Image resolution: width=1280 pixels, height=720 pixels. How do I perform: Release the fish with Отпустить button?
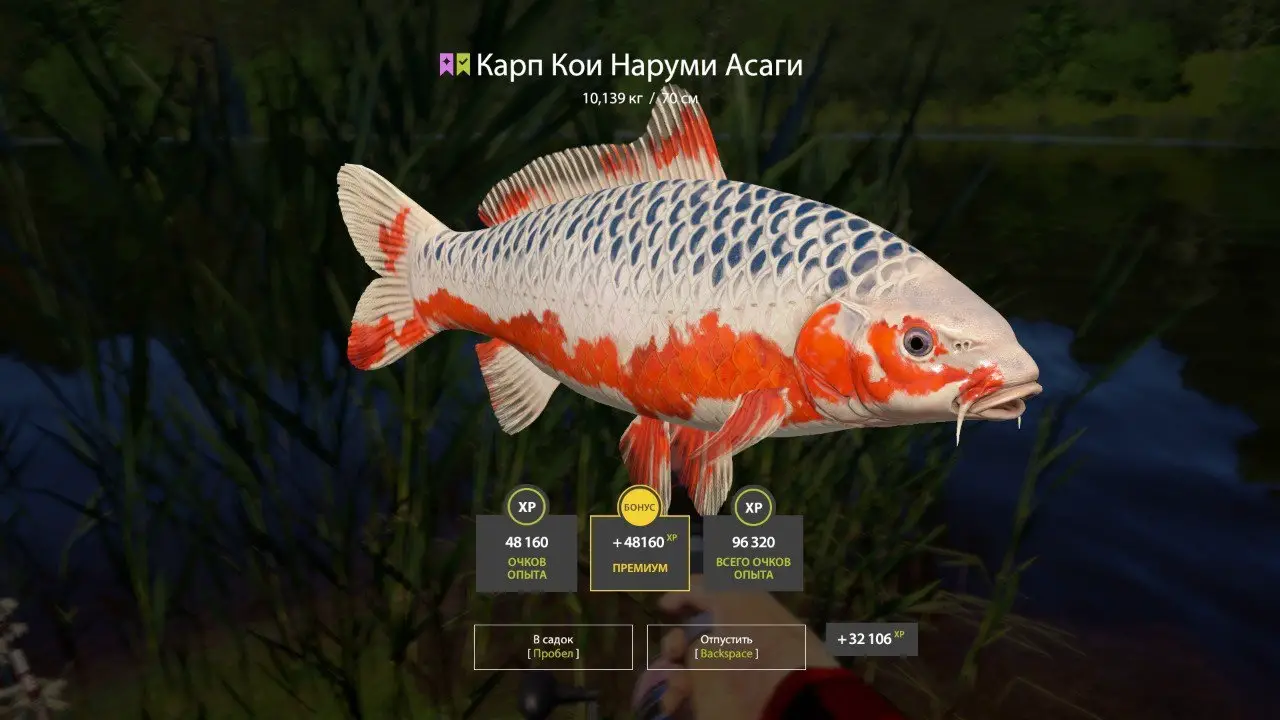pyautogui.click(x=726, y=646)
